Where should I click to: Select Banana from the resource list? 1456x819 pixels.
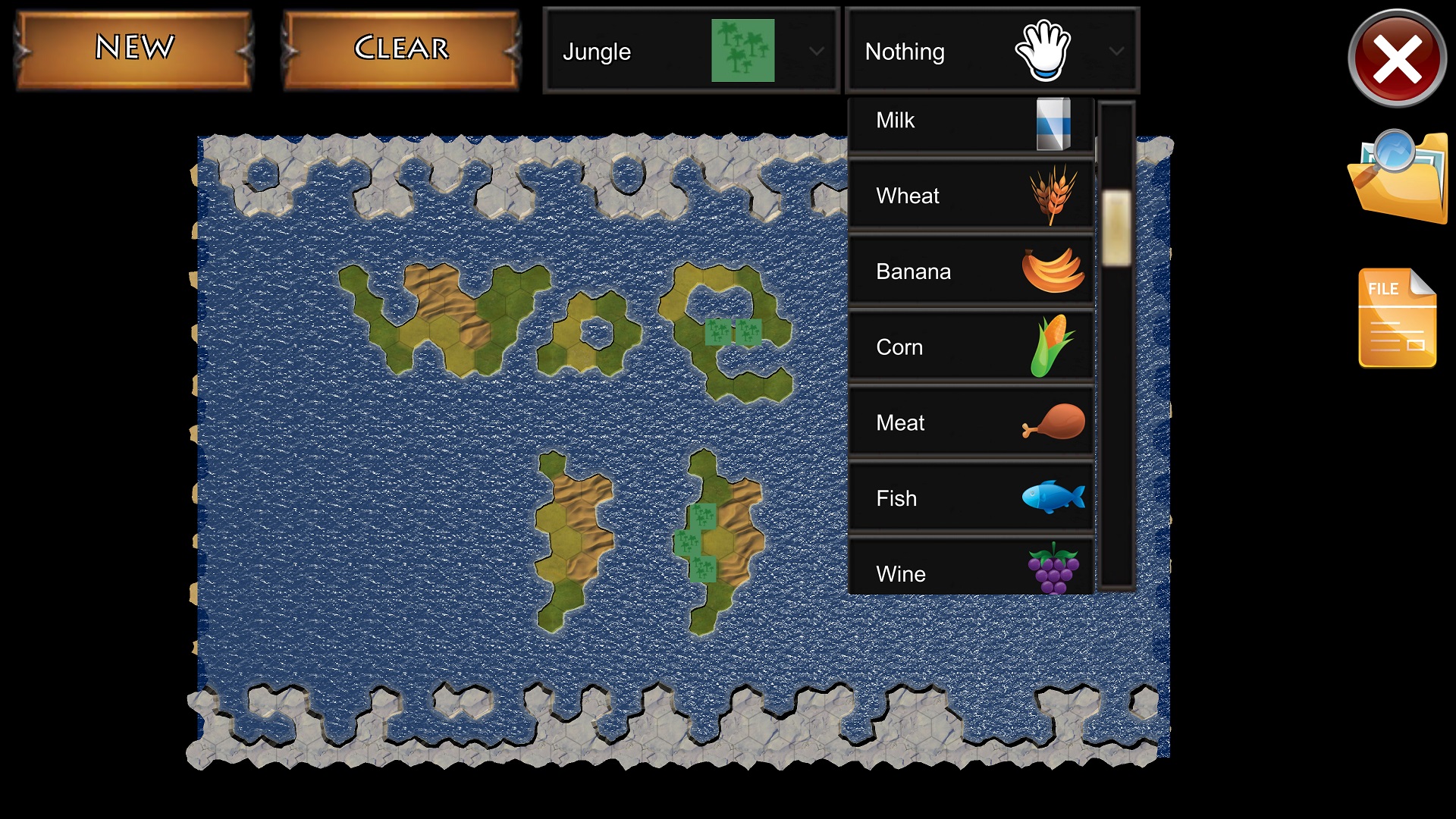coord(971,271)
